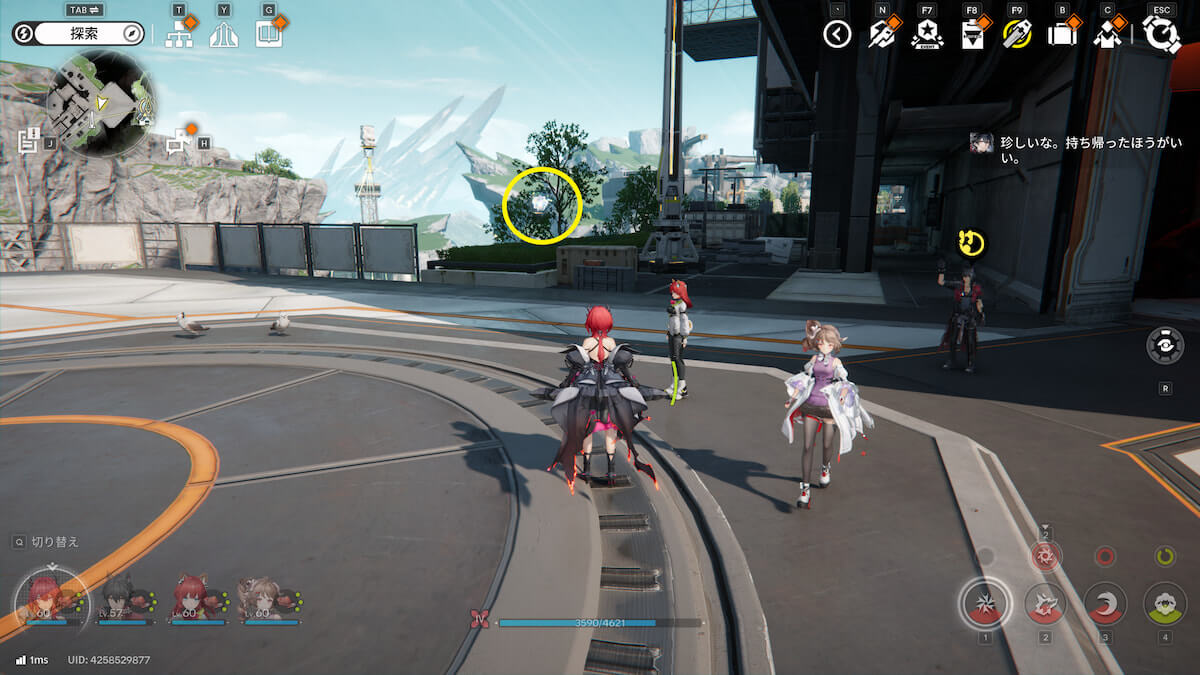1200x675 pixels.
Task: Activate the green-haired character skill icon
Action: 1164,603
